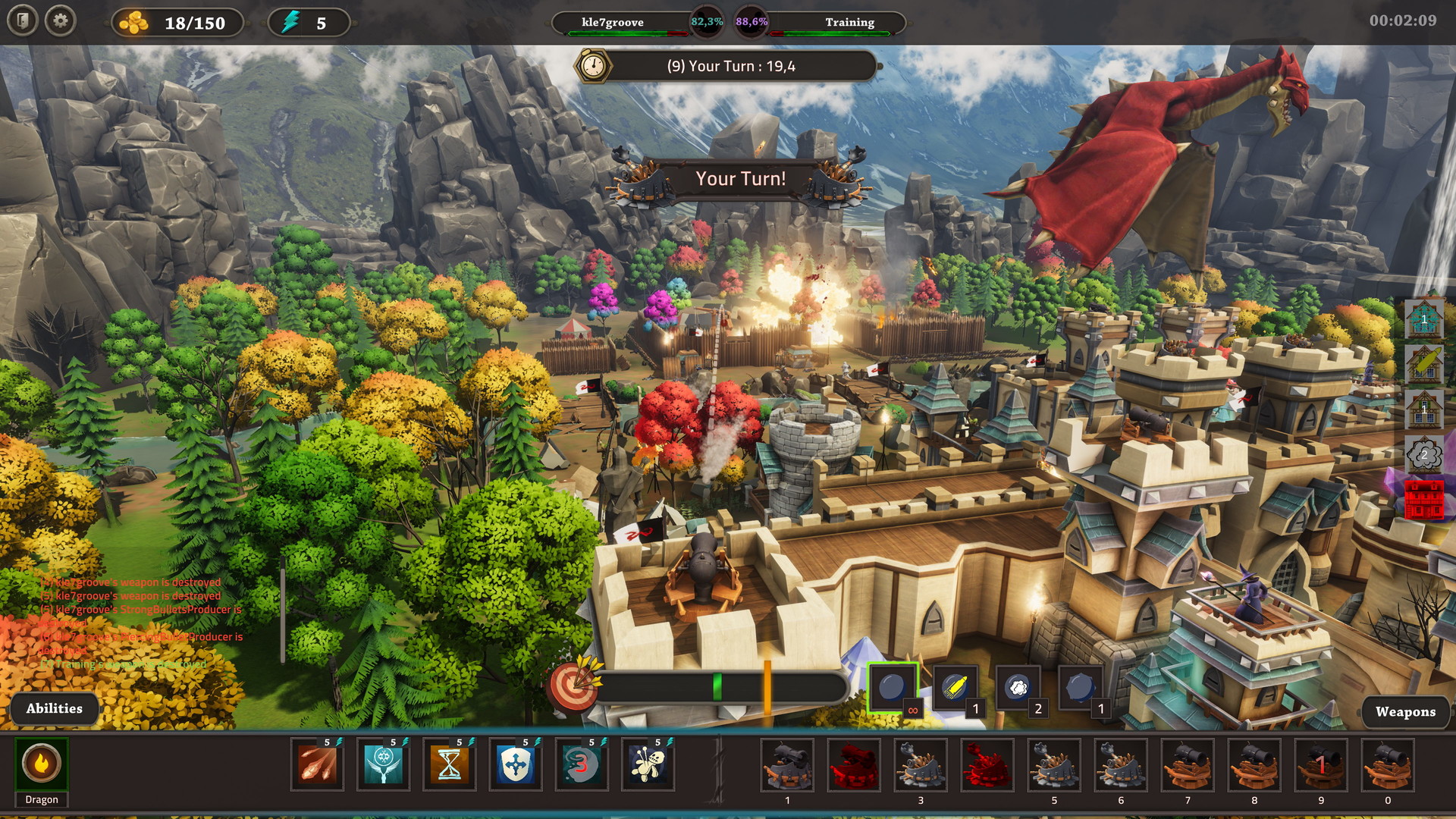Select the standard cannonball ammo

coord(893,688)
